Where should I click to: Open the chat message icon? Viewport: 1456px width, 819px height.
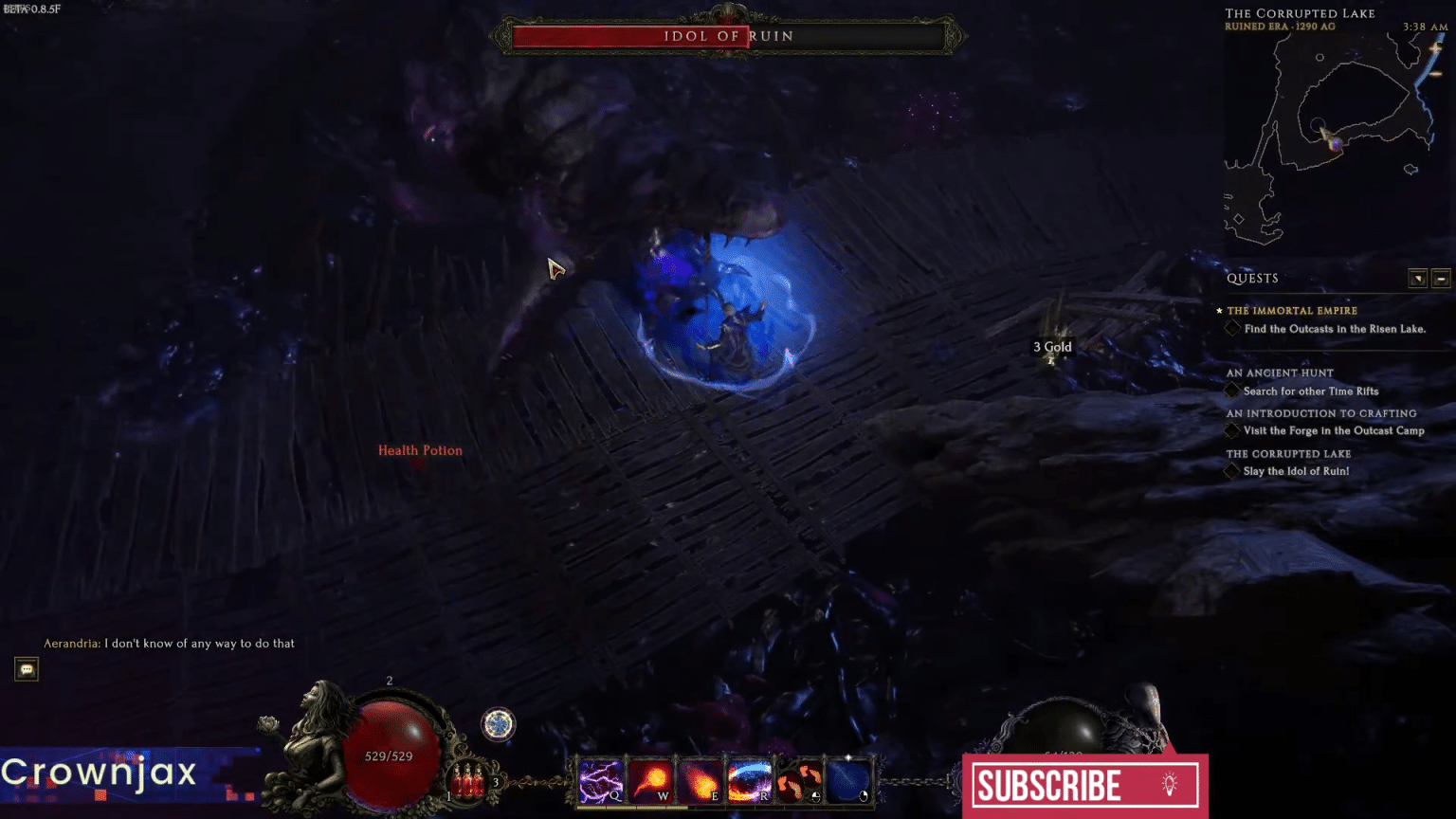(x=26, y=669)
